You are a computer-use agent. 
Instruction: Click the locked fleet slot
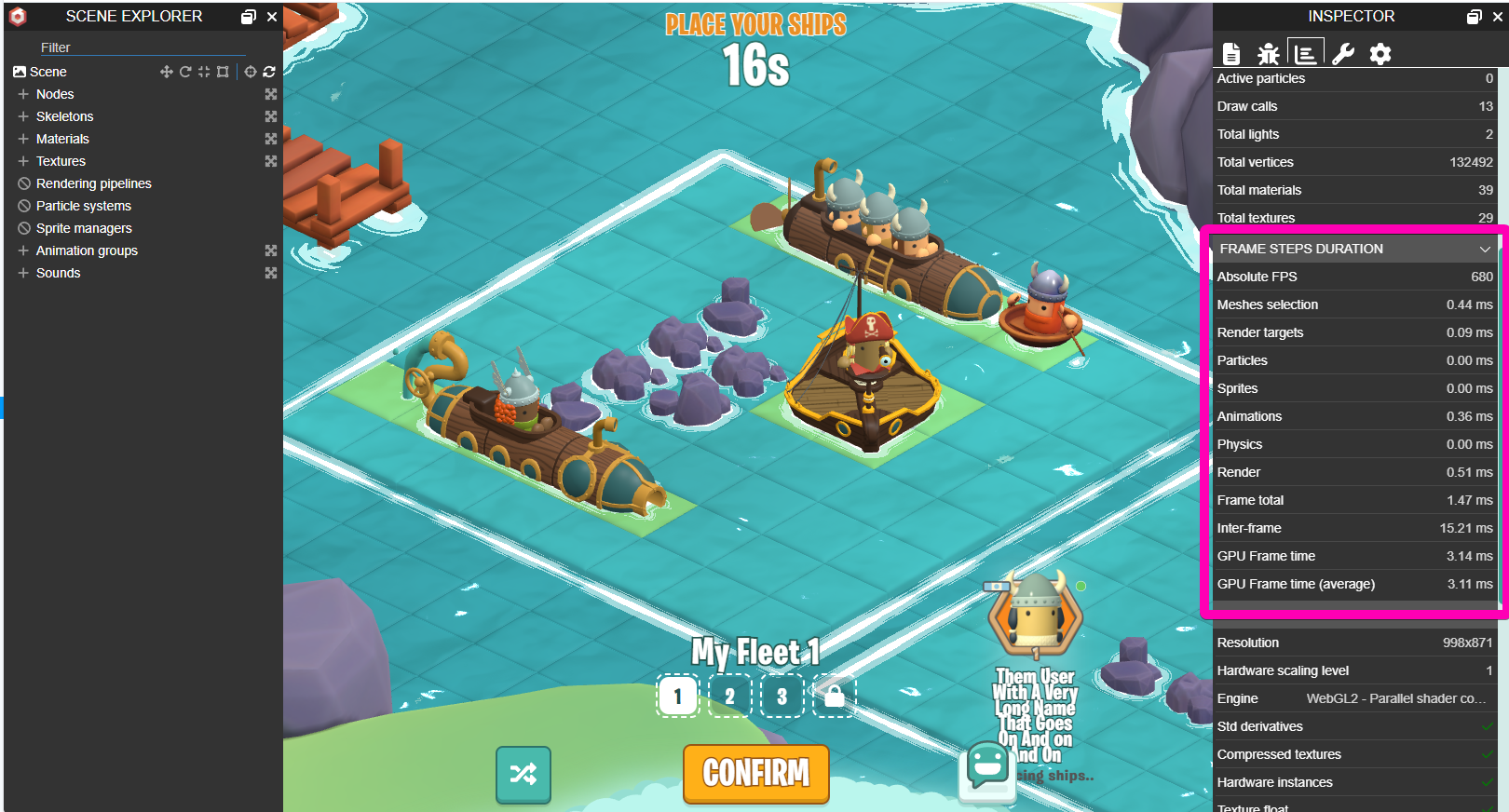pos(834,696)
